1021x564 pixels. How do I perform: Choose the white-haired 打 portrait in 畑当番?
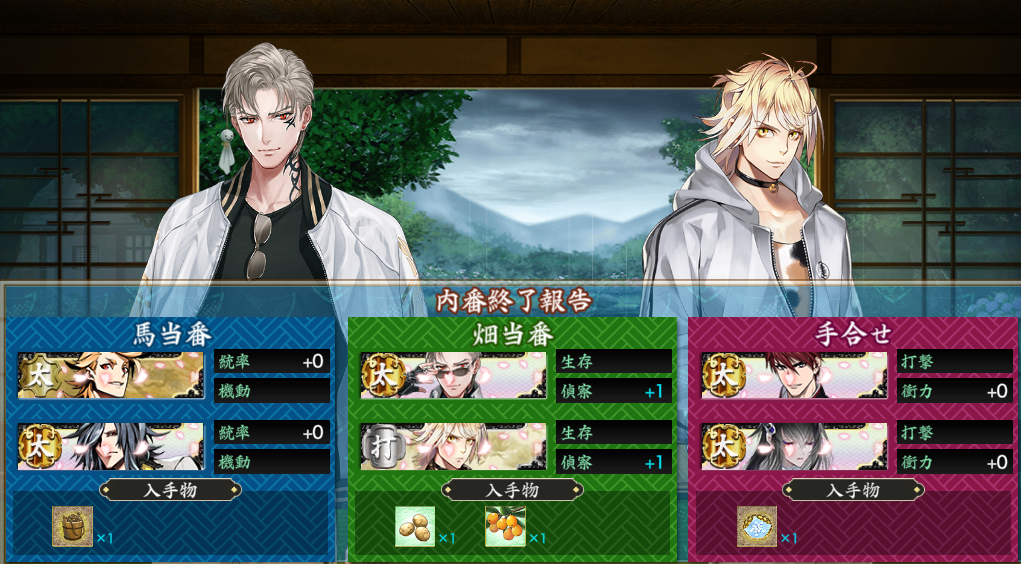(453, 446)
